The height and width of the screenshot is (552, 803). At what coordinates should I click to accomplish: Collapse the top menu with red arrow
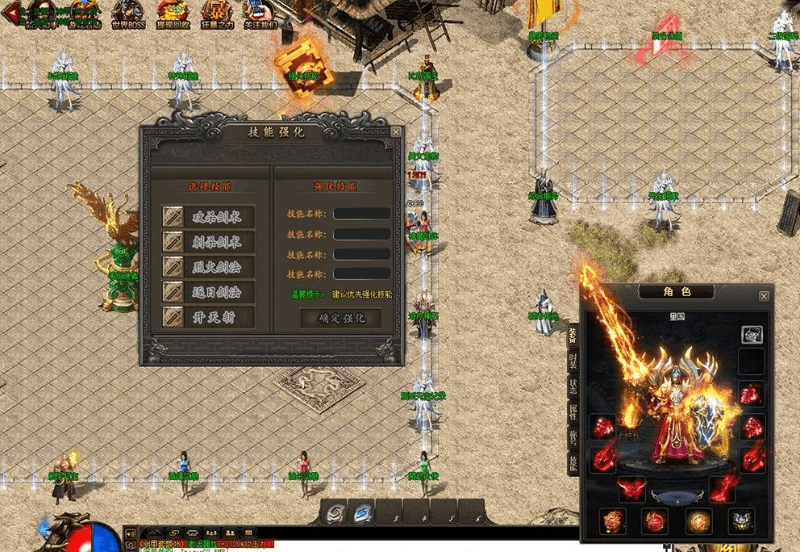tap(12, 14)
